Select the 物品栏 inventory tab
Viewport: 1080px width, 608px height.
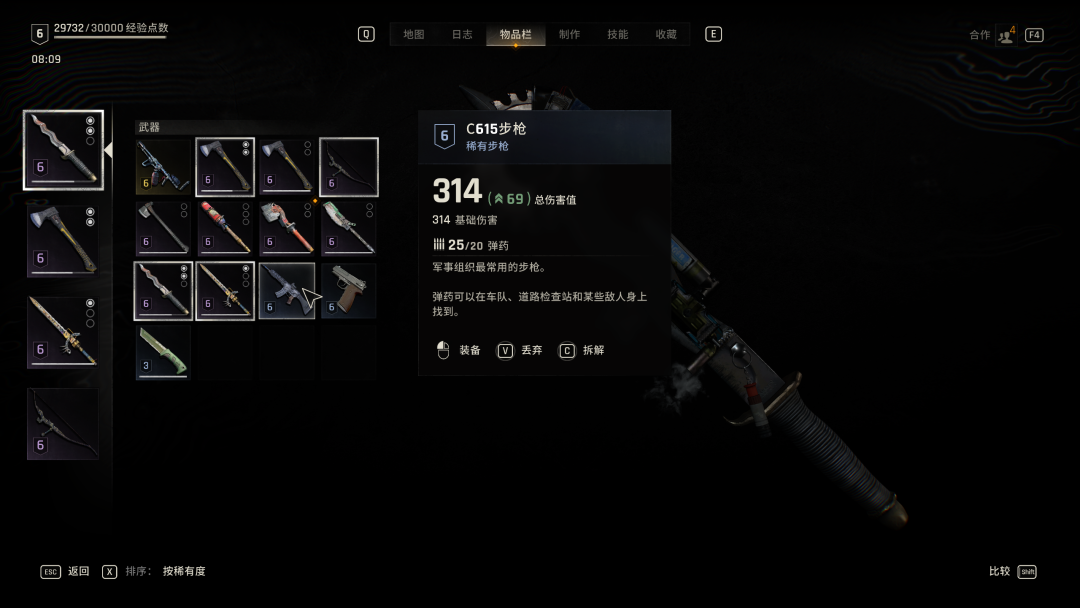click(516, 34)
